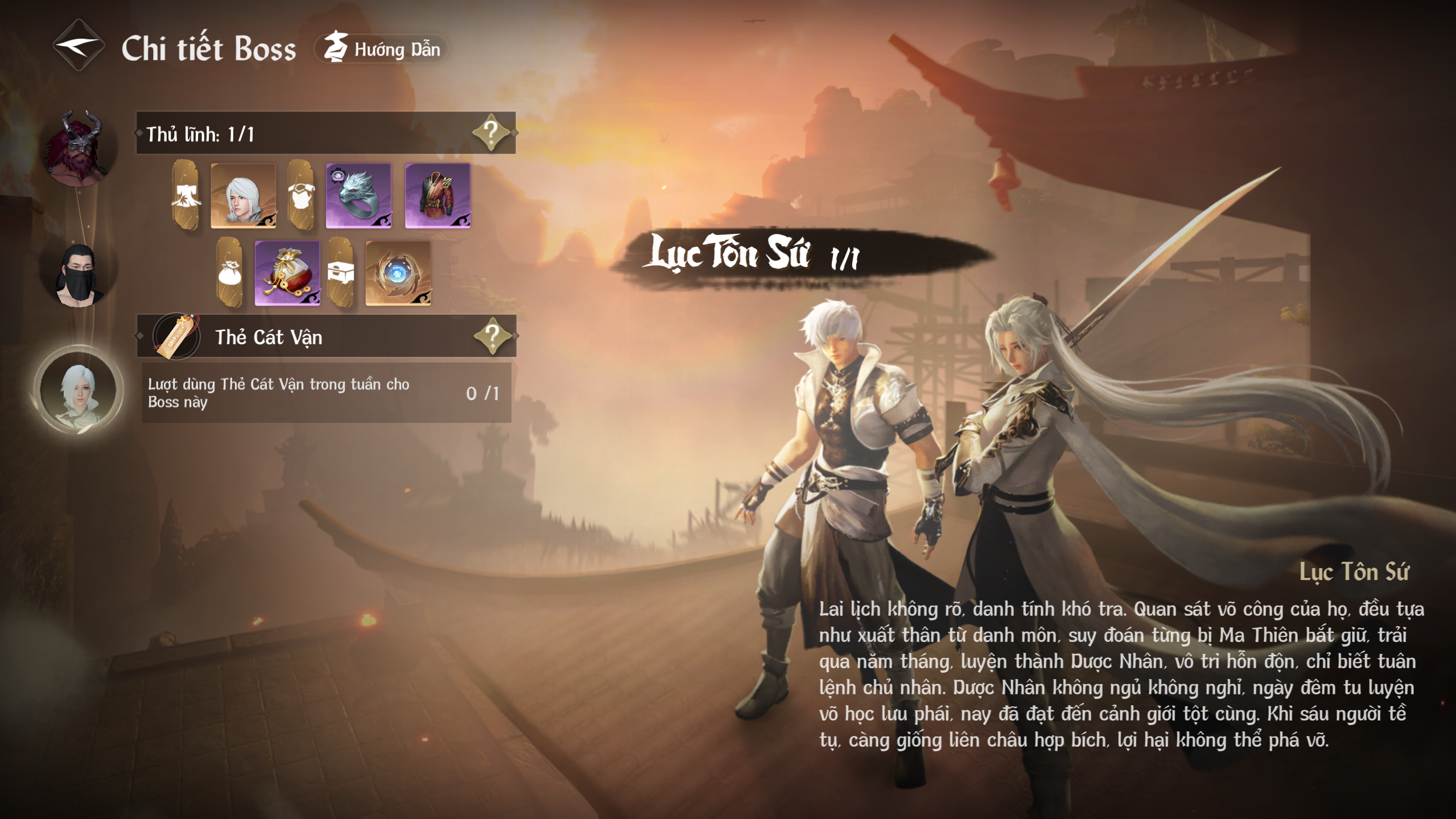Go back with the arrow button

pyautogui.click(x=79, y=46)
